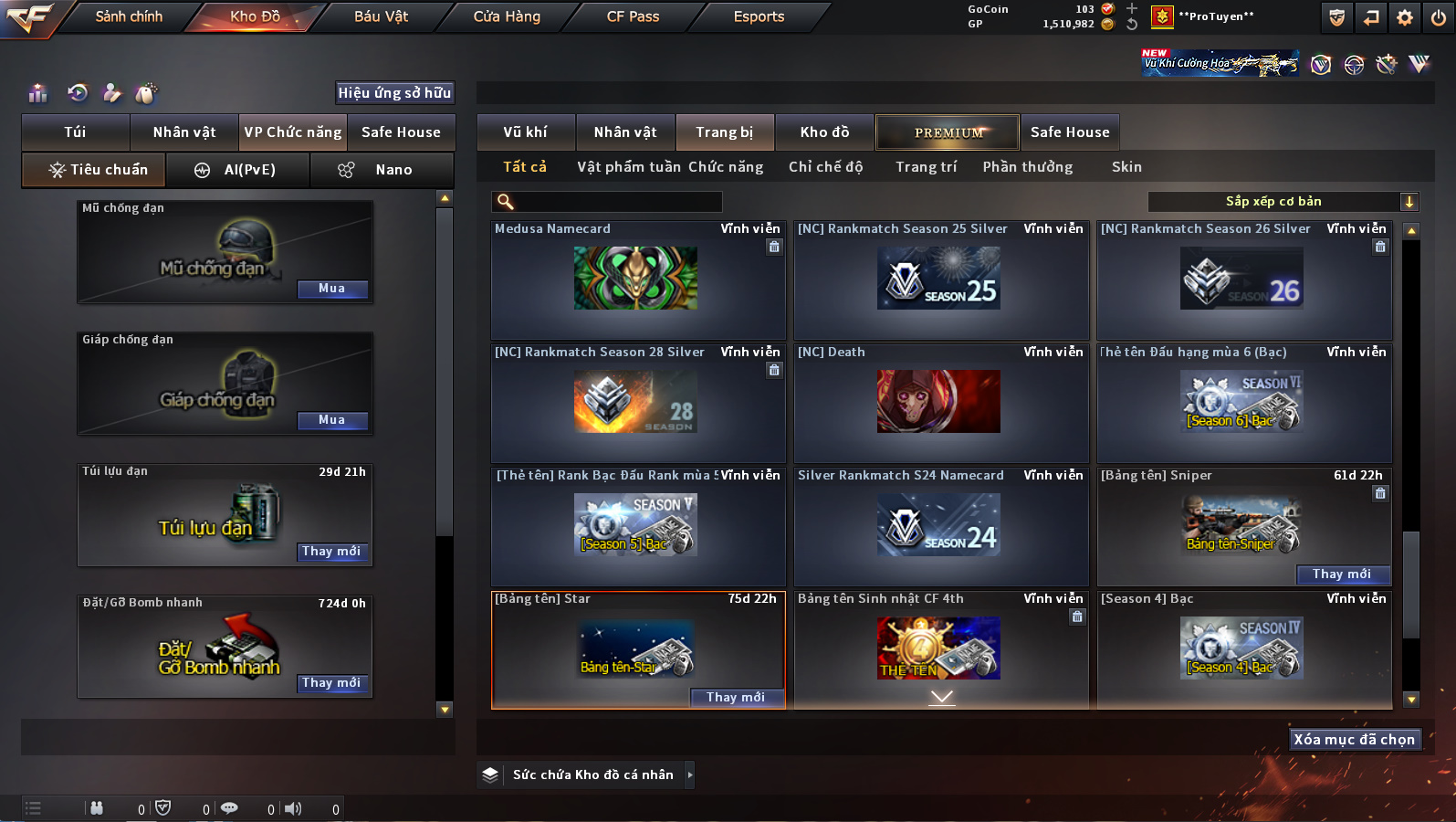
Task: Open the Sảnh chính lobby tab
Action: click(x=129, y=16)
